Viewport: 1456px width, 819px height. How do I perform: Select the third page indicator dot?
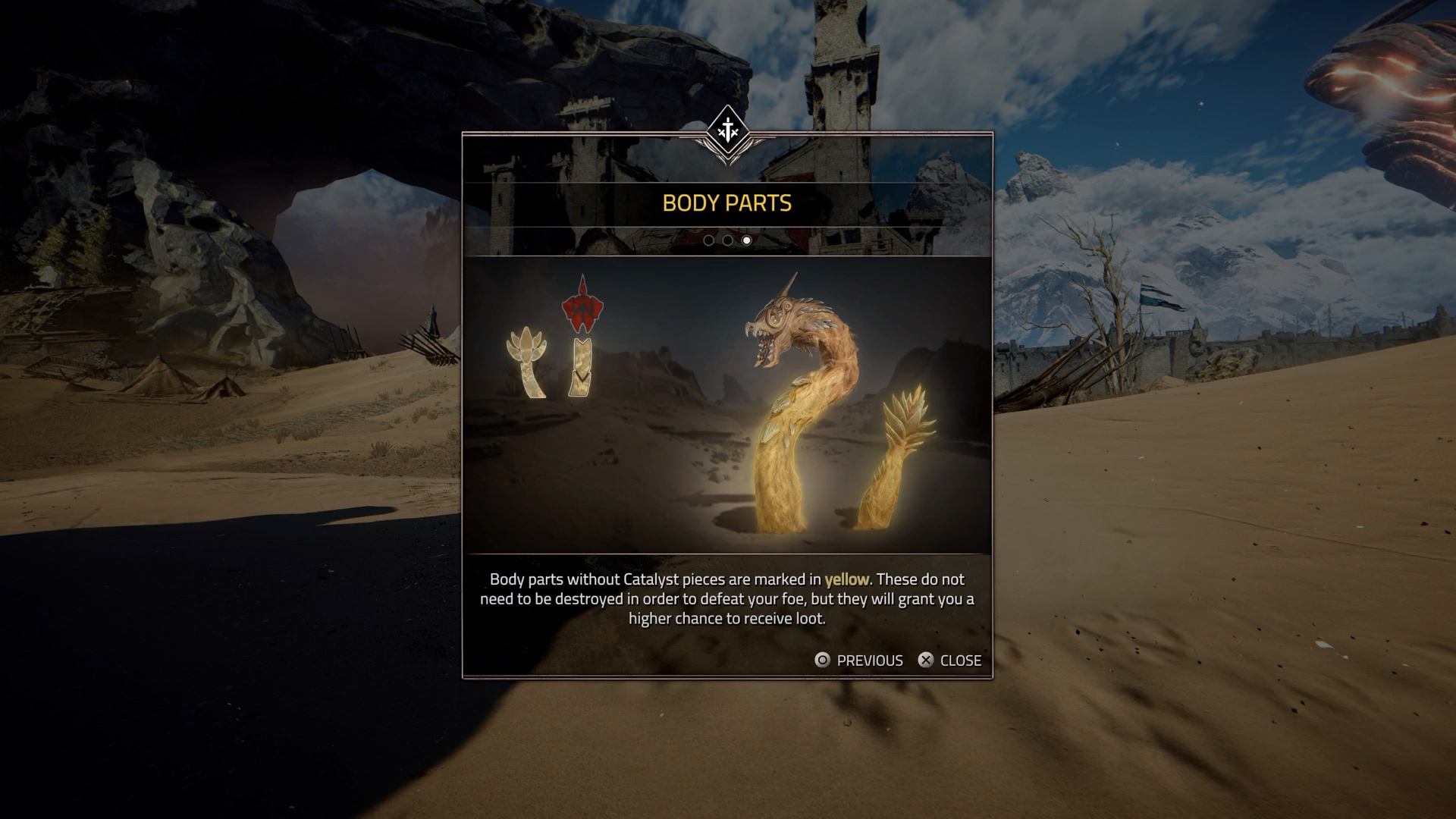coord(746,240)
